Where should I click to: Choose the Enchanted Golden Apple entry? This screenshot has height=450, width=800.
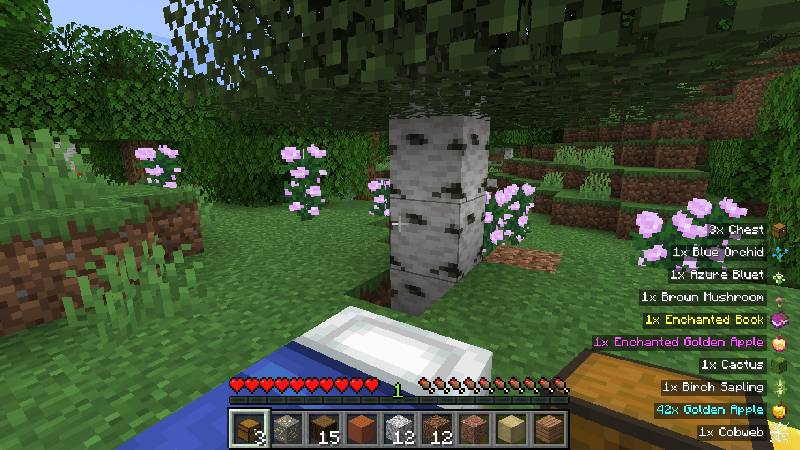(x=682, y=342)
